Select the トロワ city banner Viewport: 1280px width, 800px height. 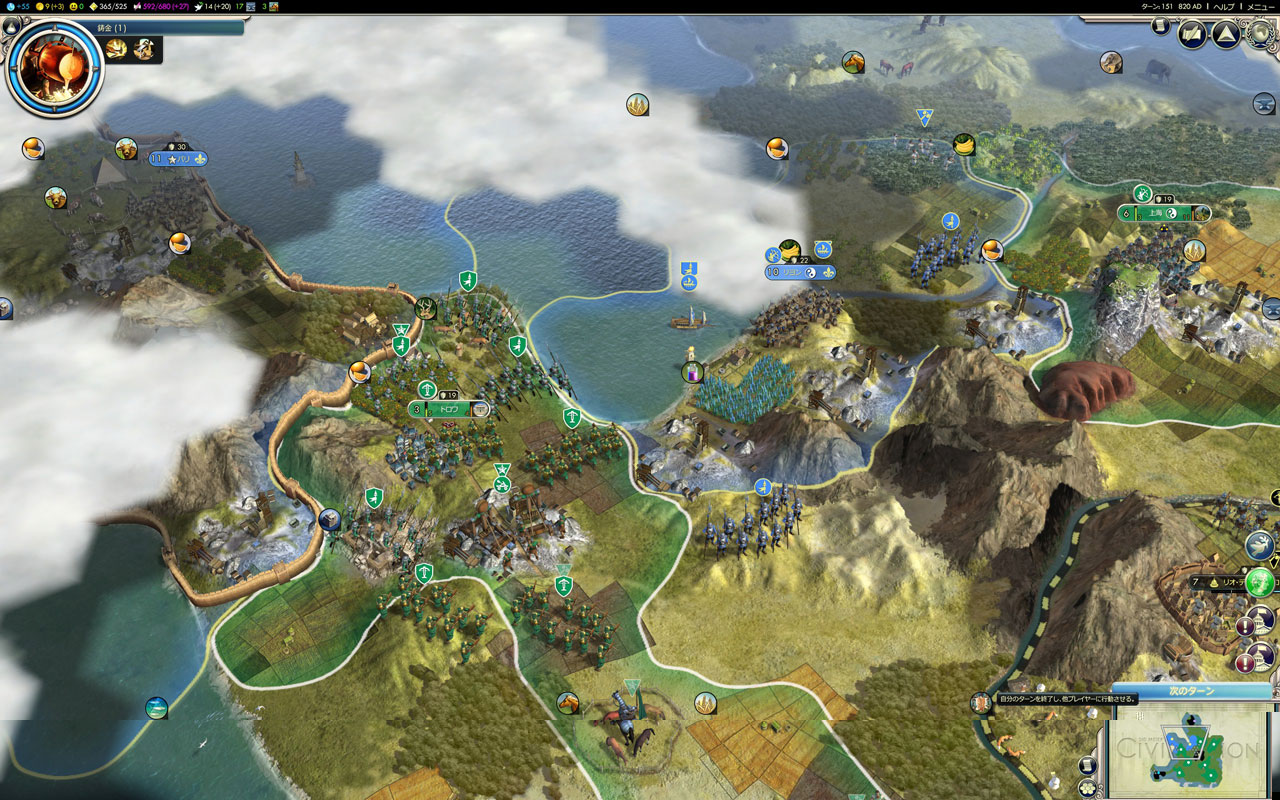pos(449,409)
